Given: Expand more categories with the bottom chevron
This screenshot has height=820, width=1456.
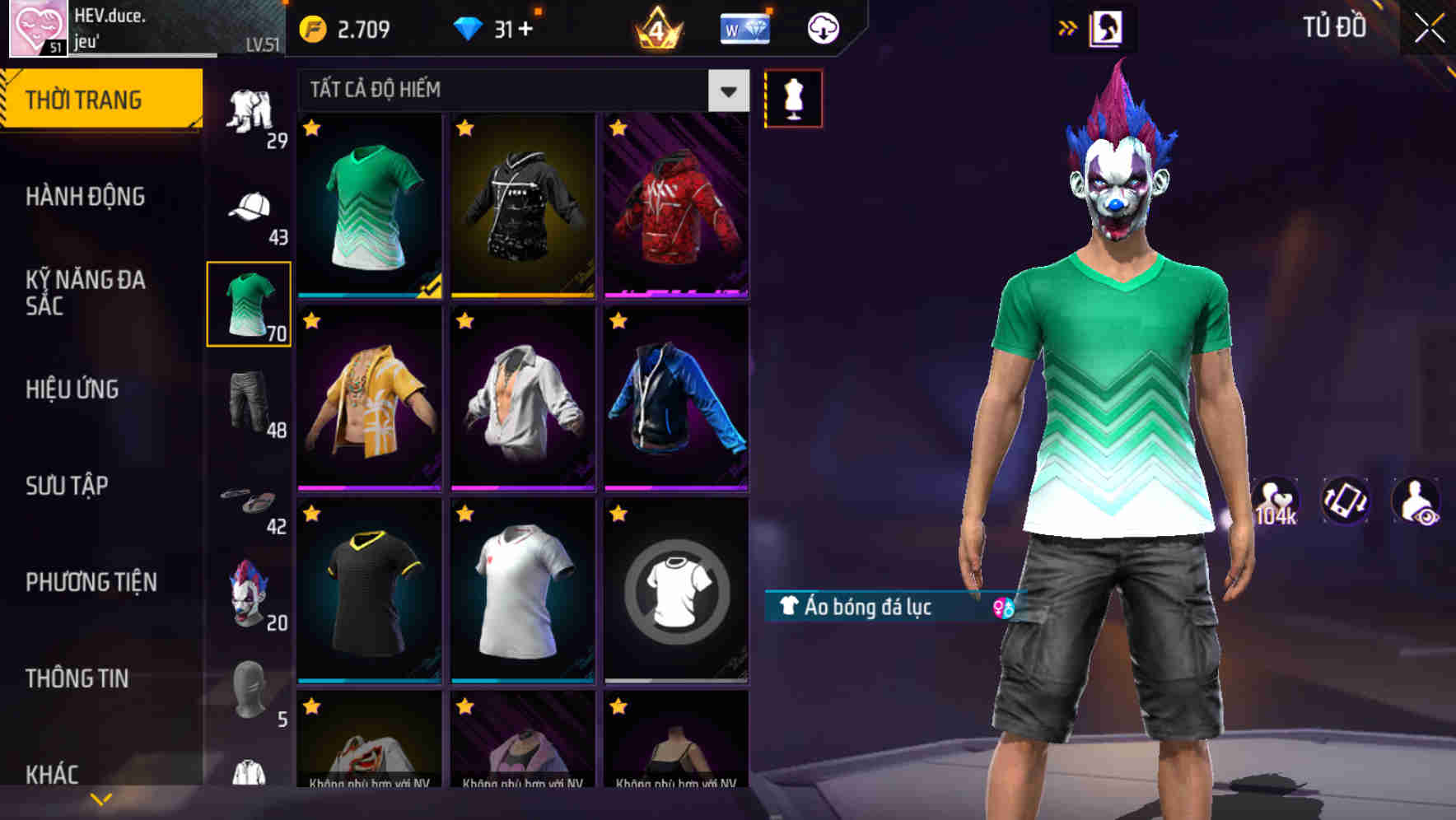Looking at the screenshot, I should [101, 797].
